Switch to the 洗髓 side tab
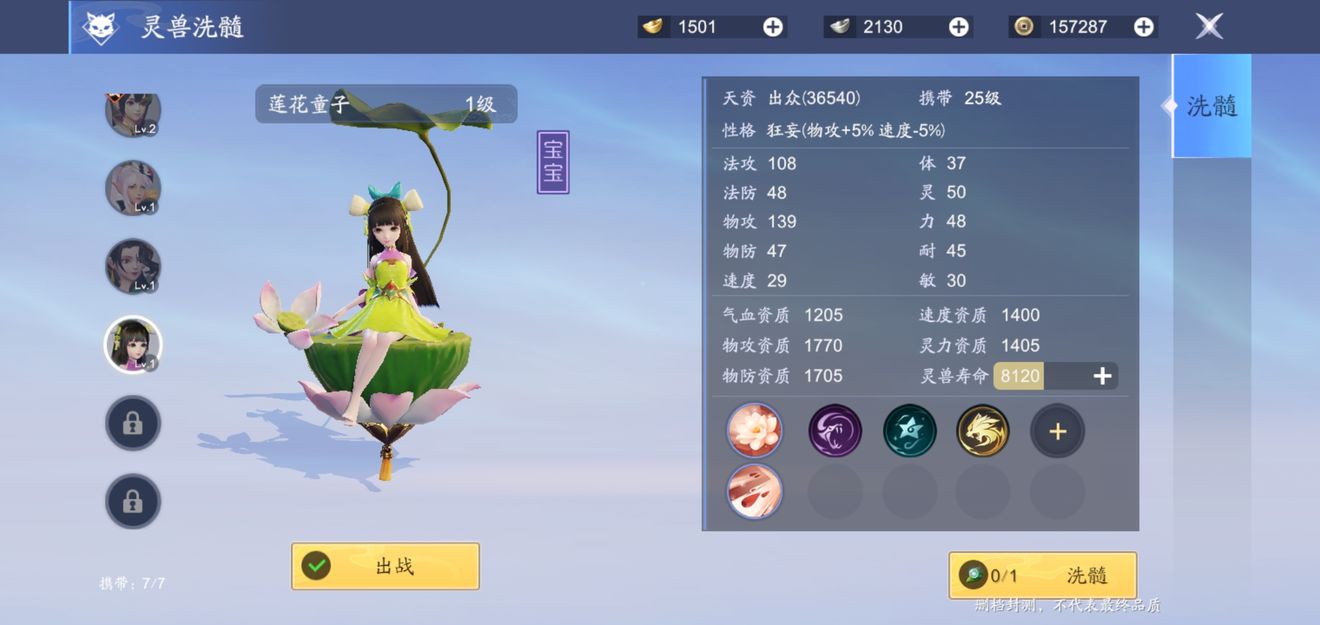This screenshot has width=1320, height=625. click(1211, 106)
